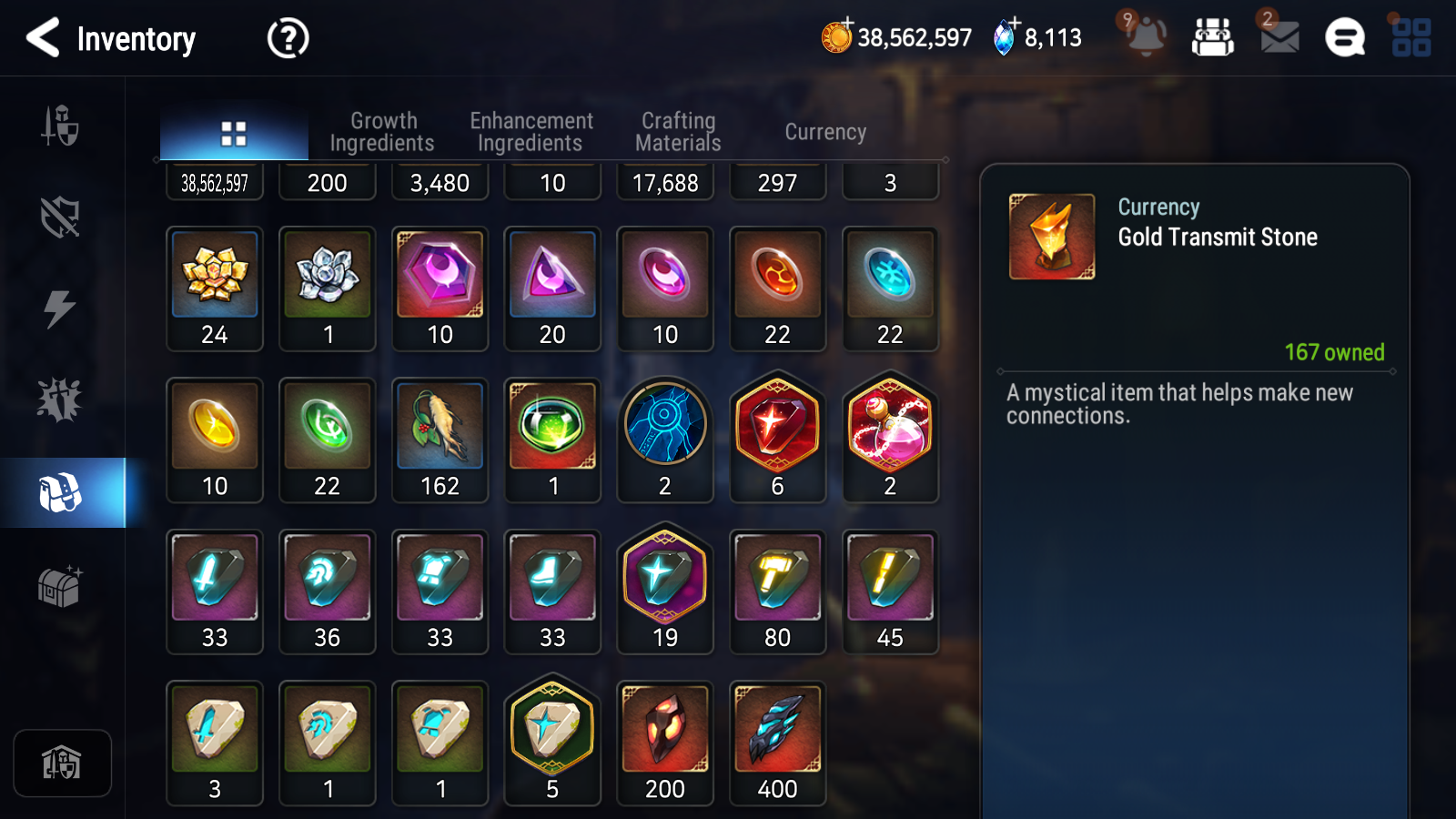Open the notification bell alerts
This screenshot has width=1456, height=819.
click(1145, 36)
